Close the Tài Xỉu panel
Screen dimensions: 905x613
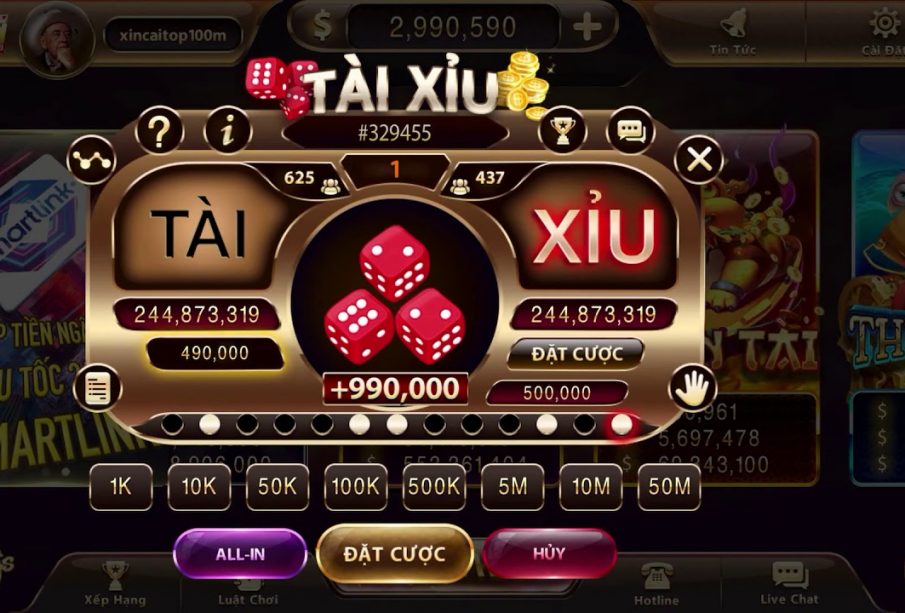tap(698, 158)
